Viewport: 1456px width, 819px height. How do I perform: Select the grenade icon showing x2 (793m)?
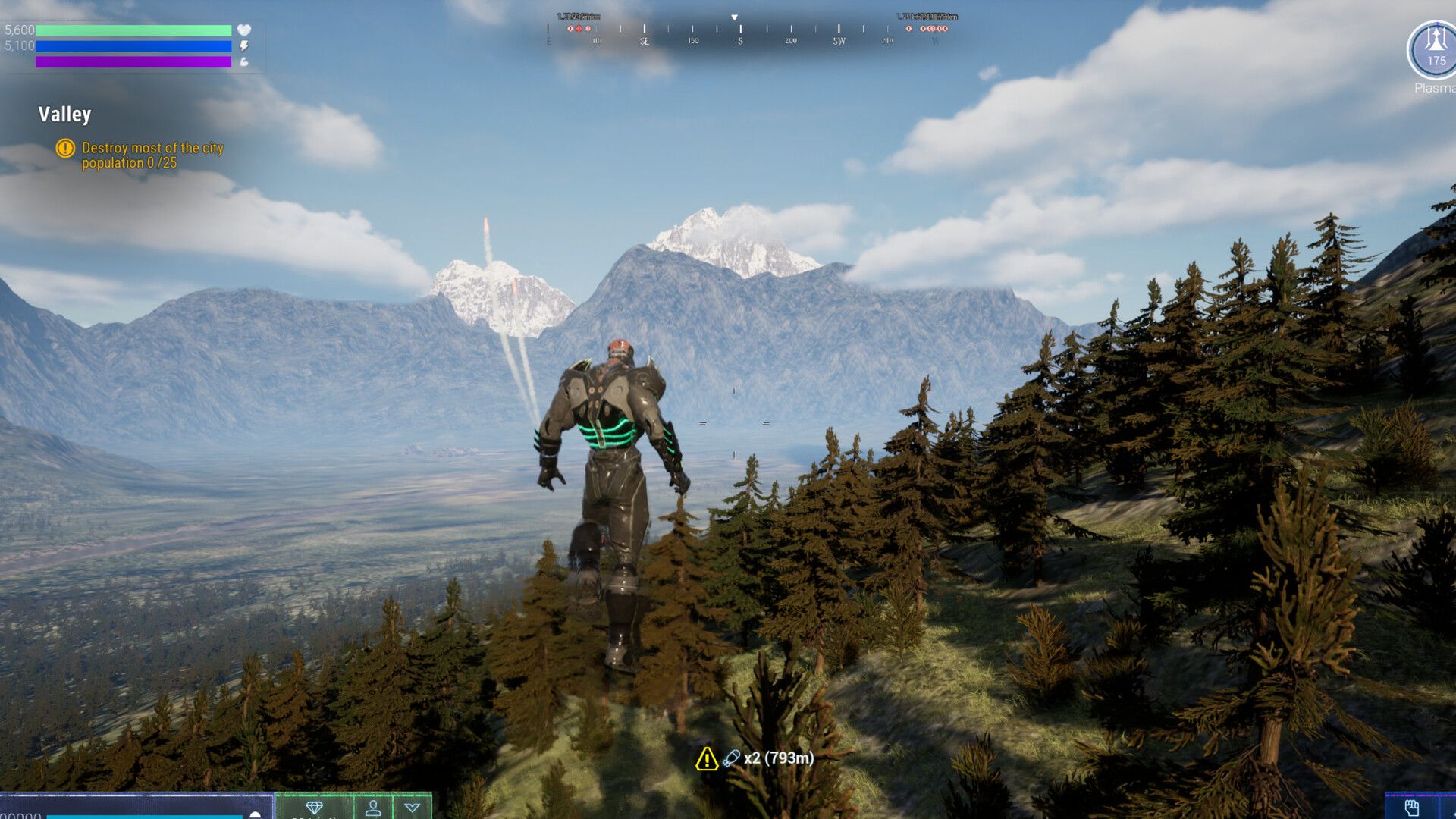731,757
